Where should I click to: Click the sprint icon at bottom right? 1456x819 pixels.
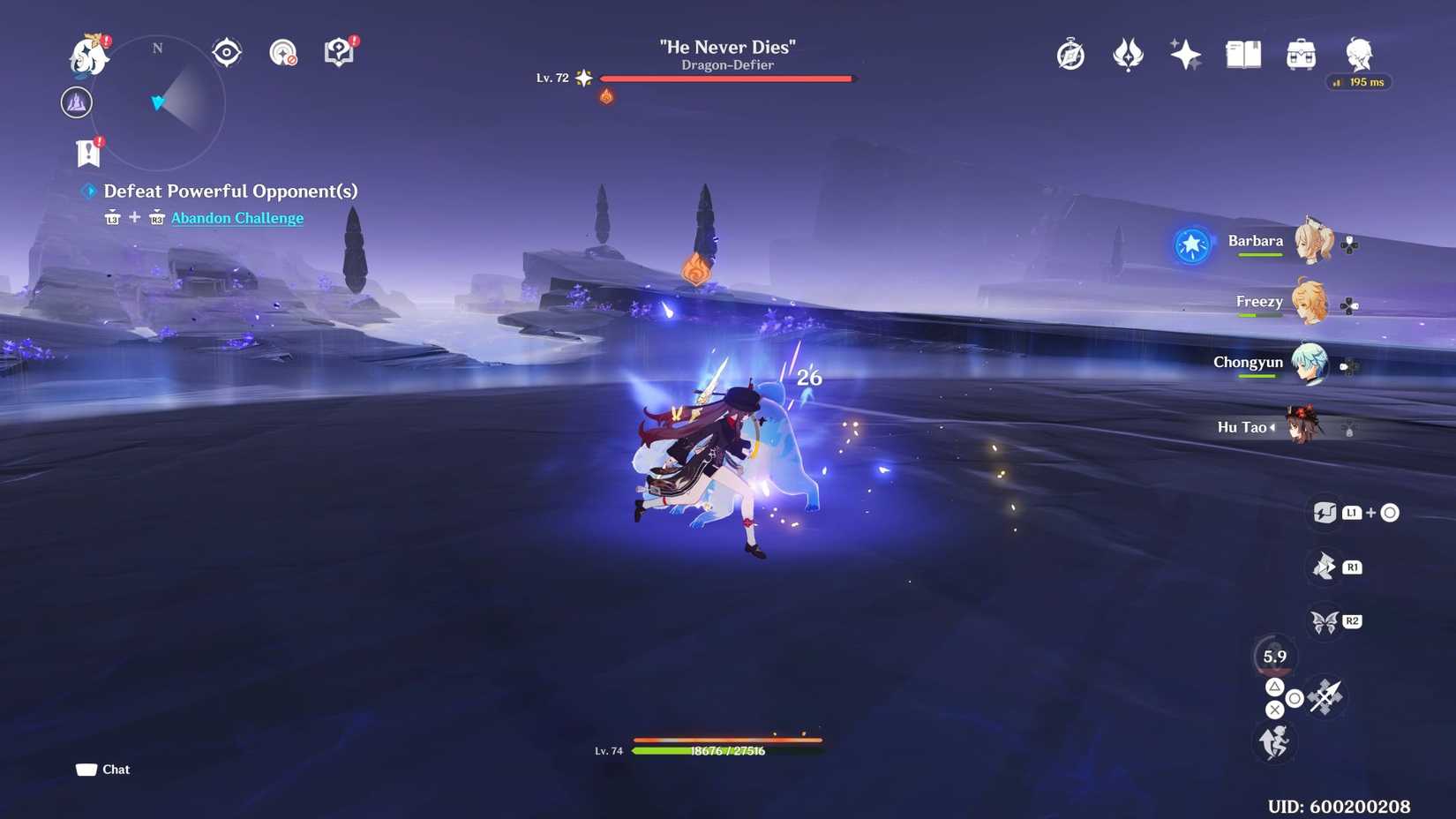pyautogui.click(x=1277, y=743)
